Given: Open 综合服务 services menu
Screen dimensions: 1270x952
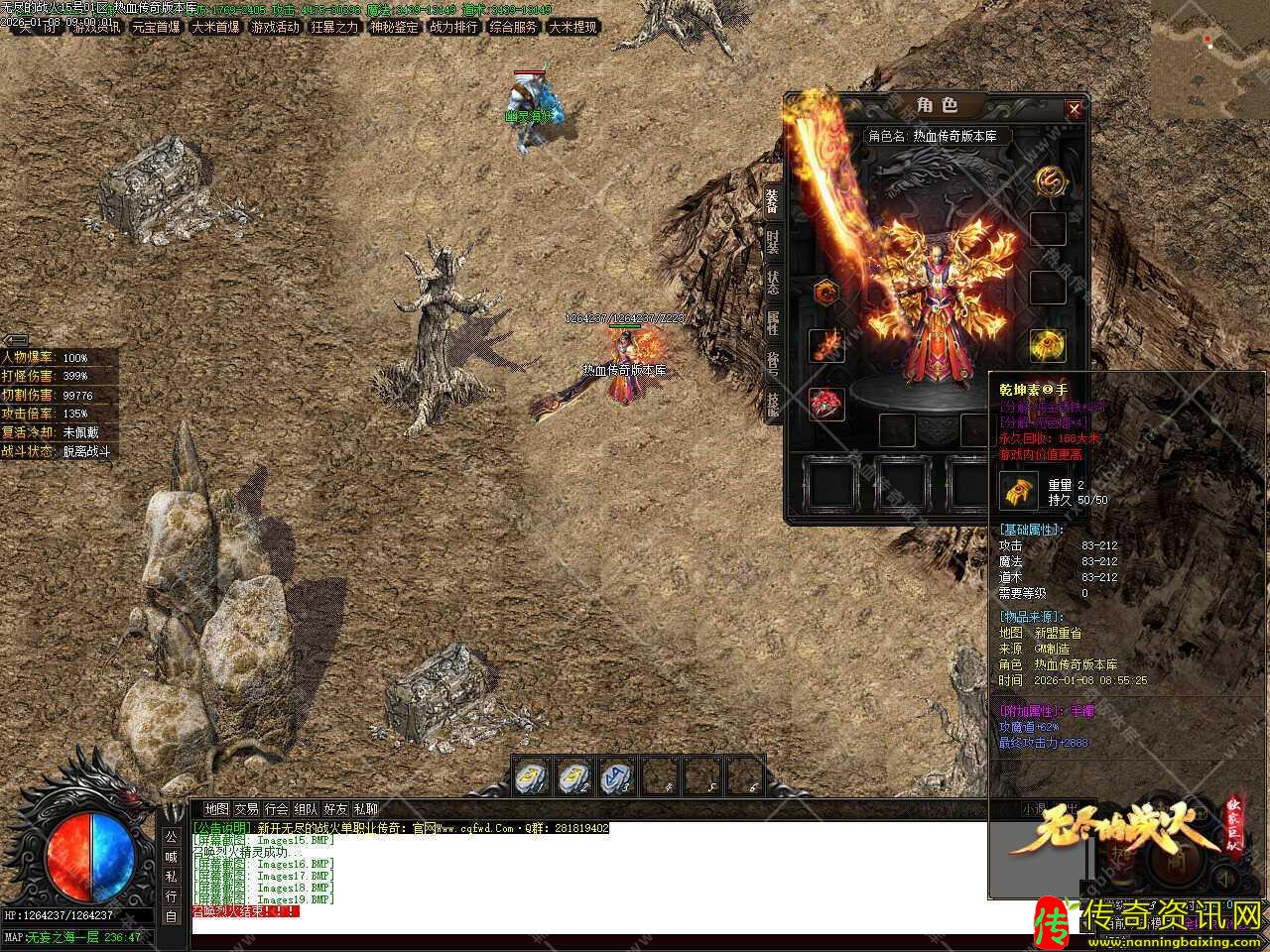Looking at the screenshot, I should coord(513,27).
